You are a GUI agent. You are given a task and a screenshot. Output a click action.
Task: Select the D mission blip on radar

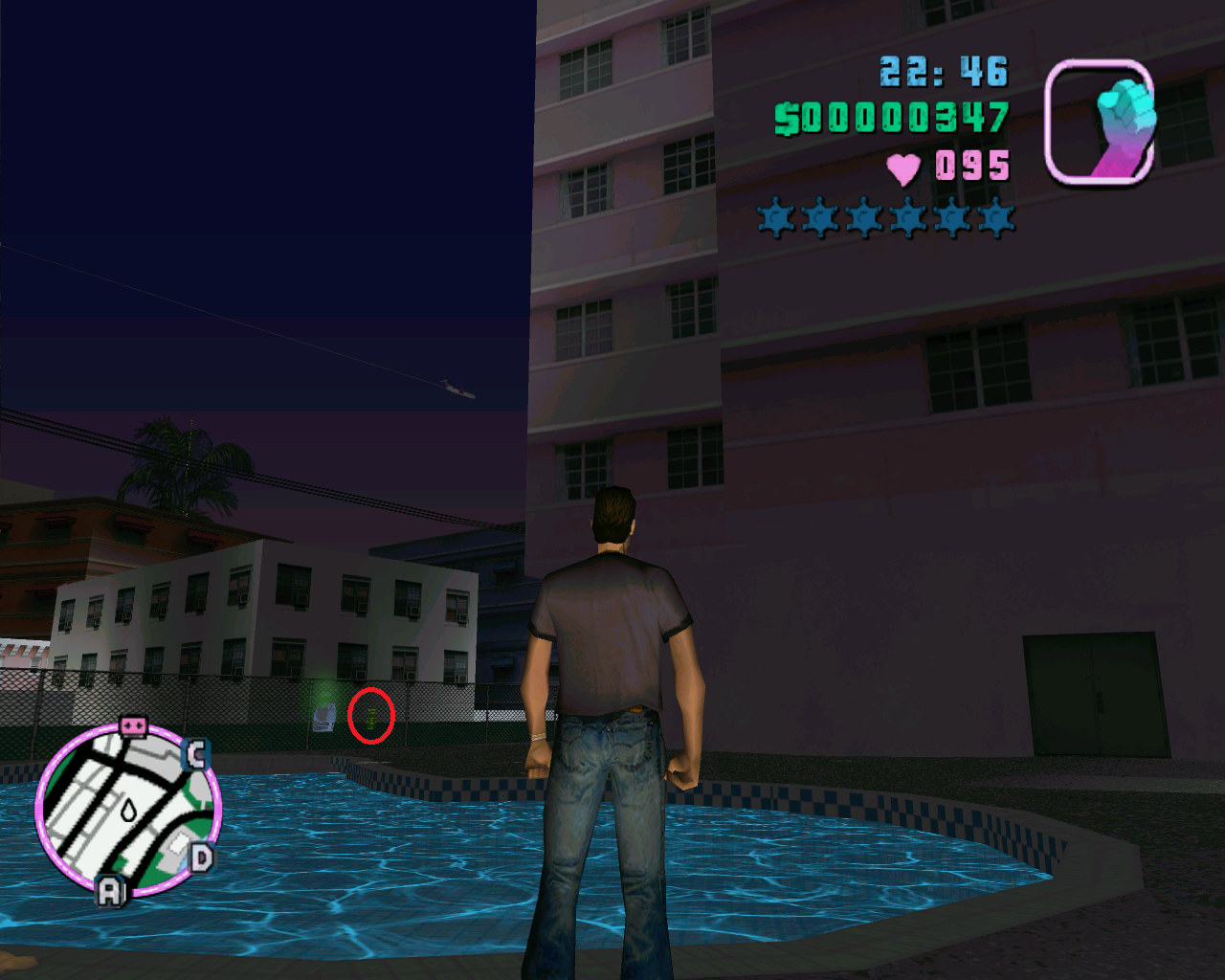201,857
